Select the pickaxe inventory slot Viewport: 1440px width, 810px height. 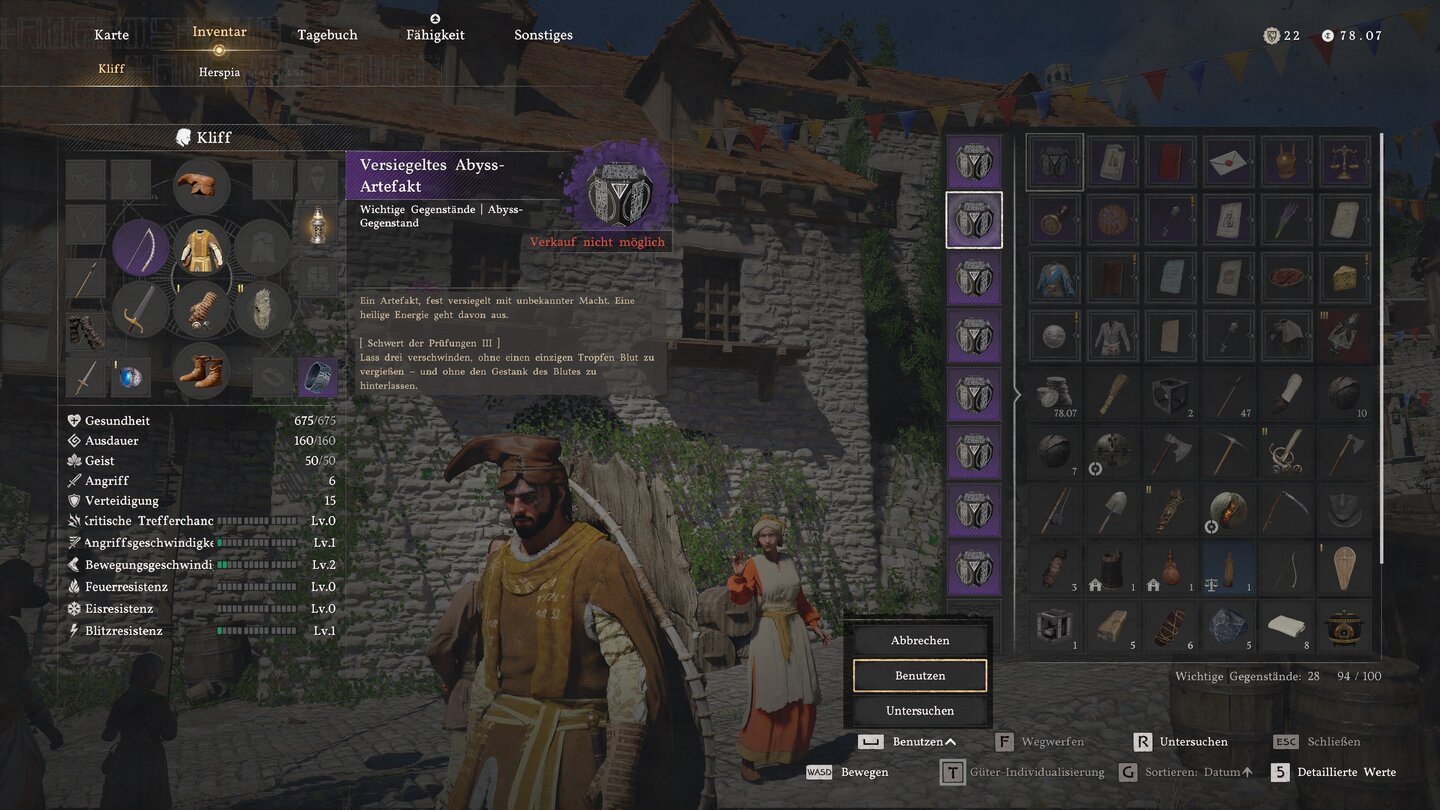tap(1228, 453)
